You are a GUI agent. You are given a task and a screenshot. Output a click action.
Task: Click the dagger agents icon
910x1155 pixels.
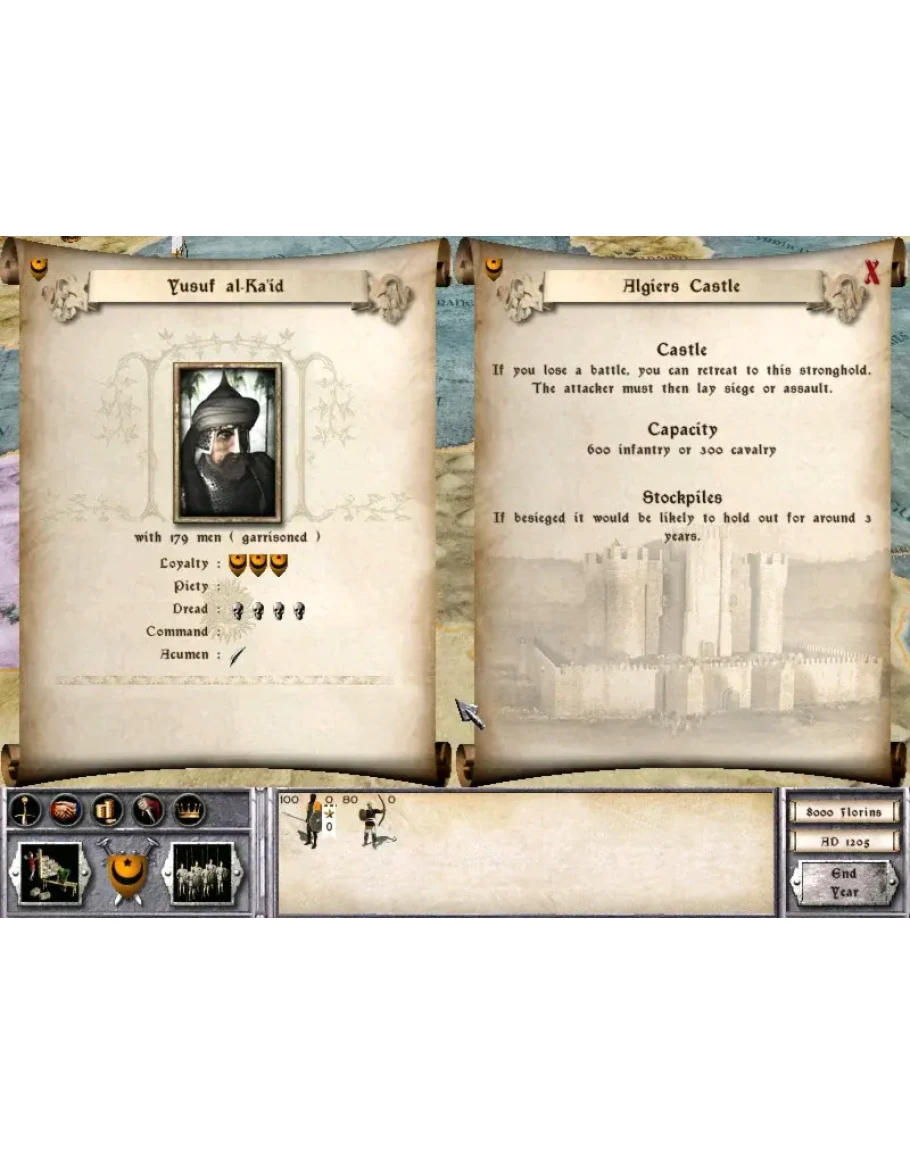click(148, 809)
